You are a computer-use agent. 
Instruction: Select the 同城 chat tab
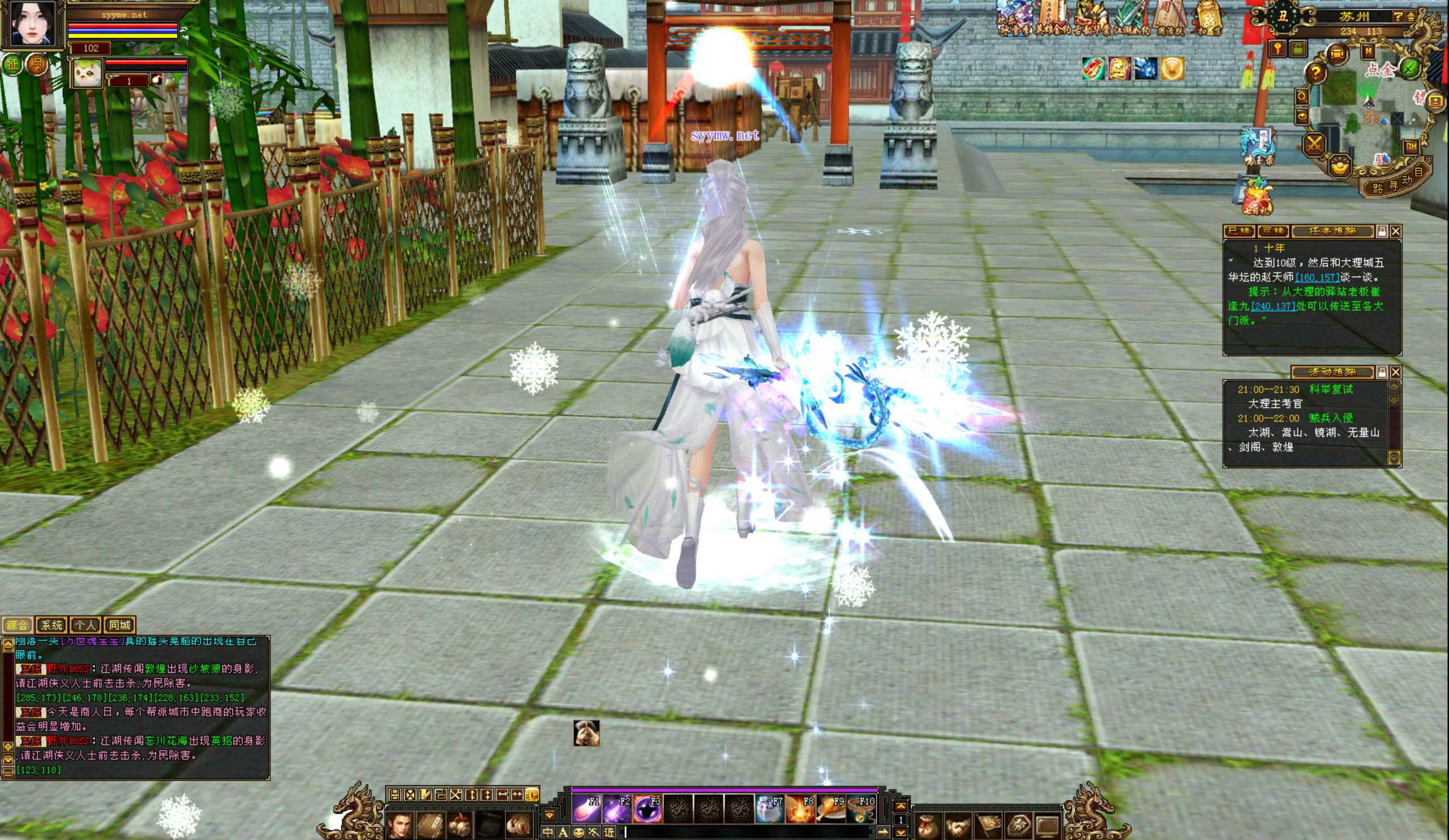click(x=119, y=625)
